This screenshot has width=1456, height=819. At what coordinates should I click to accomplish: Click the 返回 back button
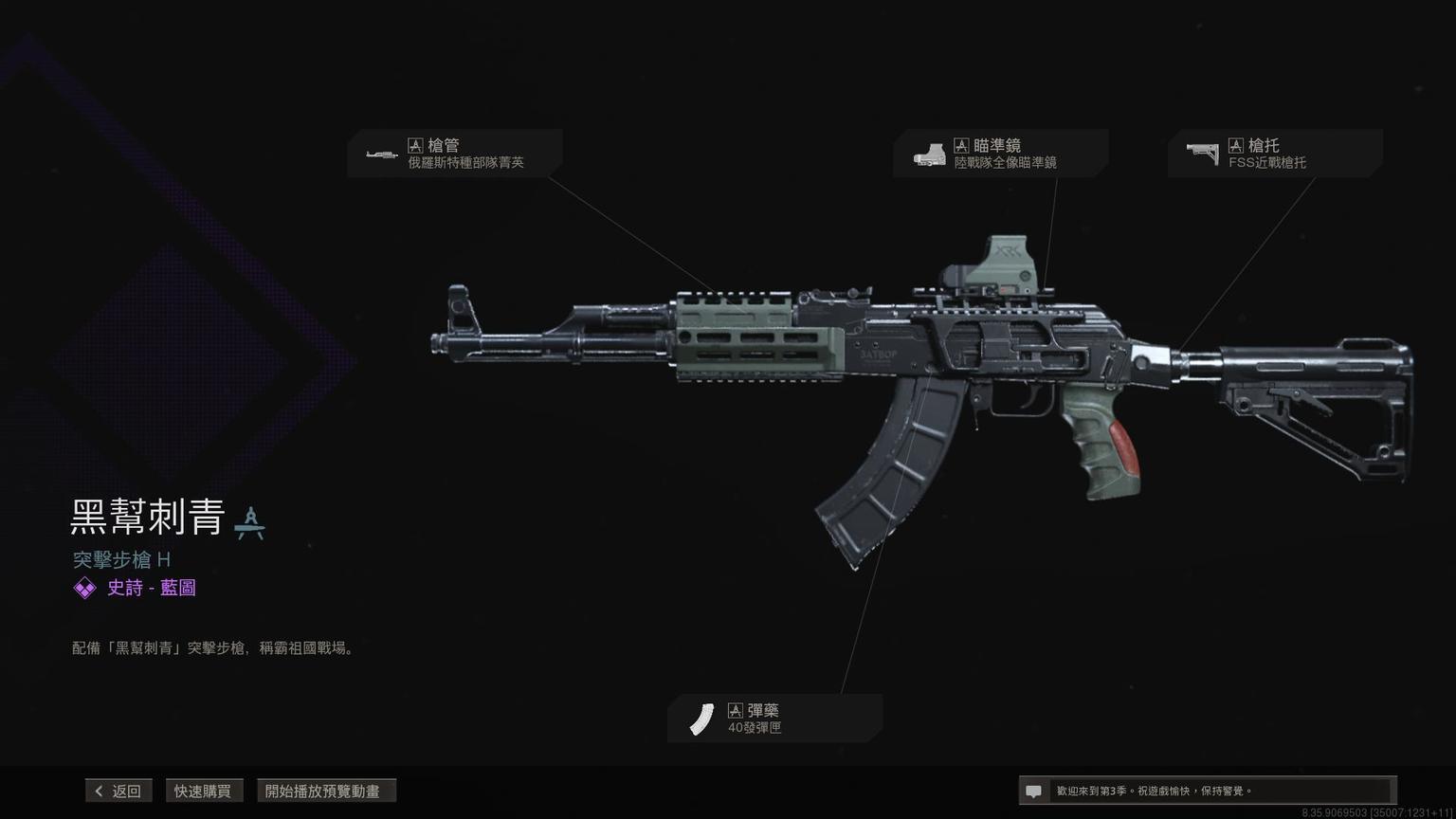[118, 791]
